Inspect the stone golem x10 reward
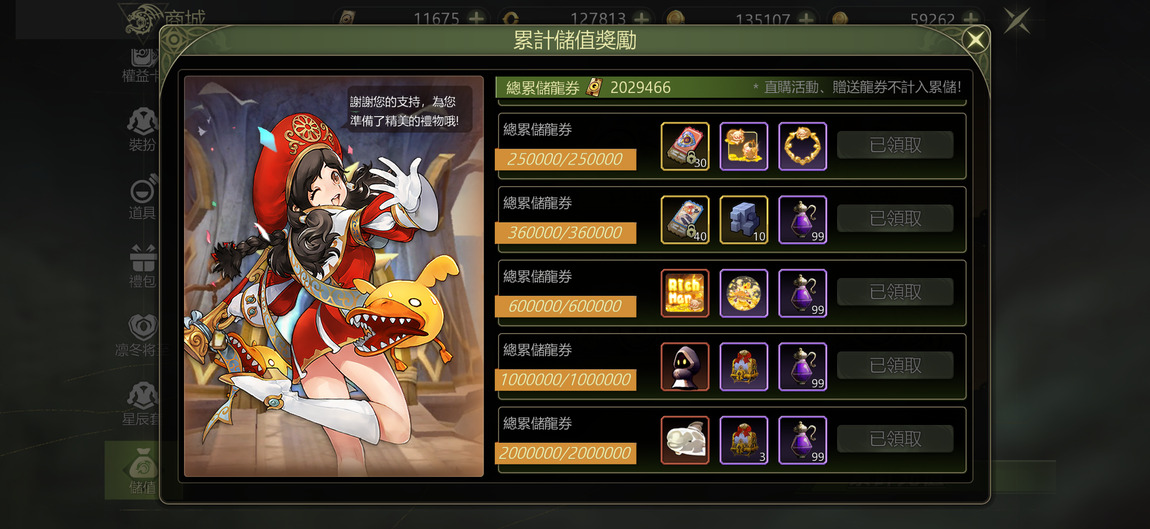The height and width of the screenshot is (529, 1150). (744, 220)
